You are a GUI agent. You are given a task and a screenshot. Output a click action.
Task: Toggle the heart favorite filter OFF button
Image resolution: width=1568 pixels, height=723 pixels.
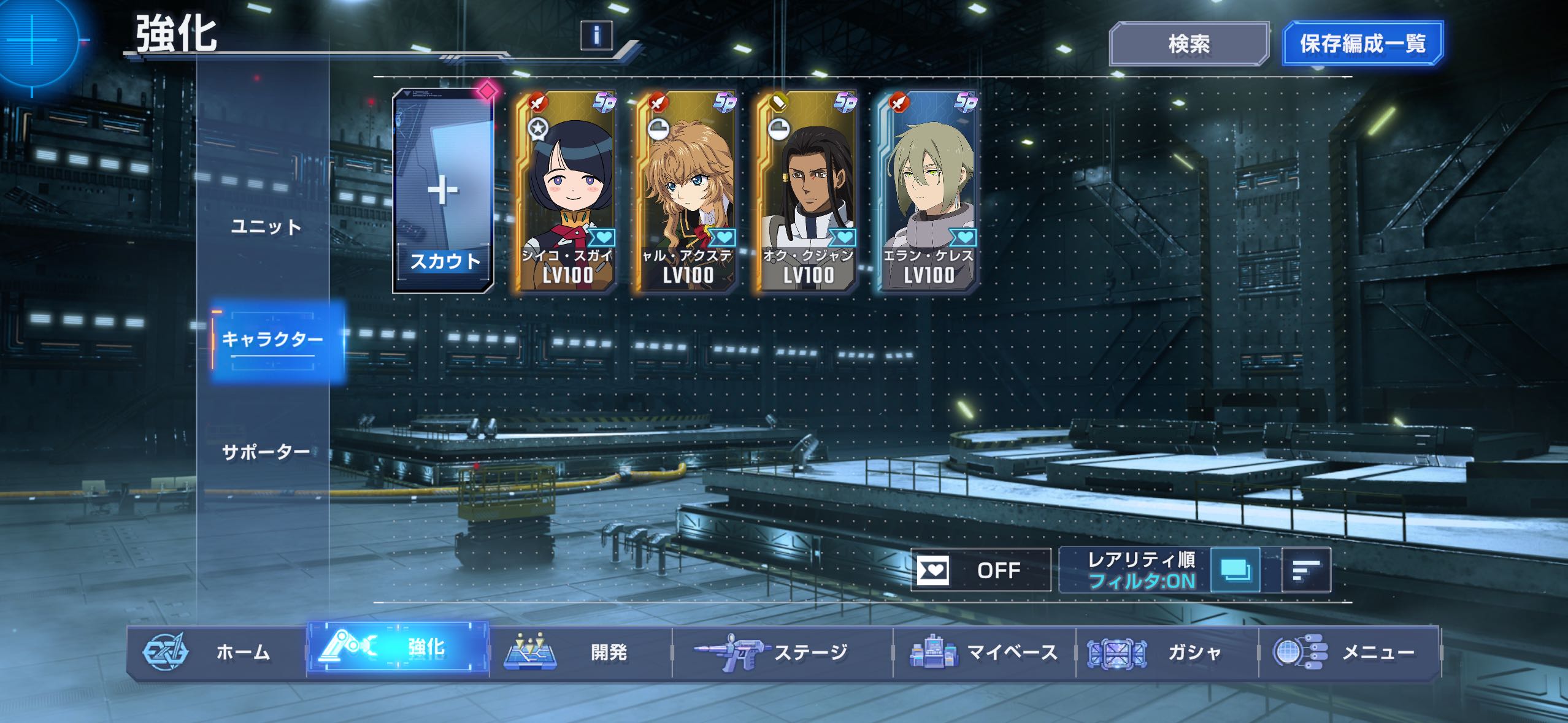pos(980,570)
